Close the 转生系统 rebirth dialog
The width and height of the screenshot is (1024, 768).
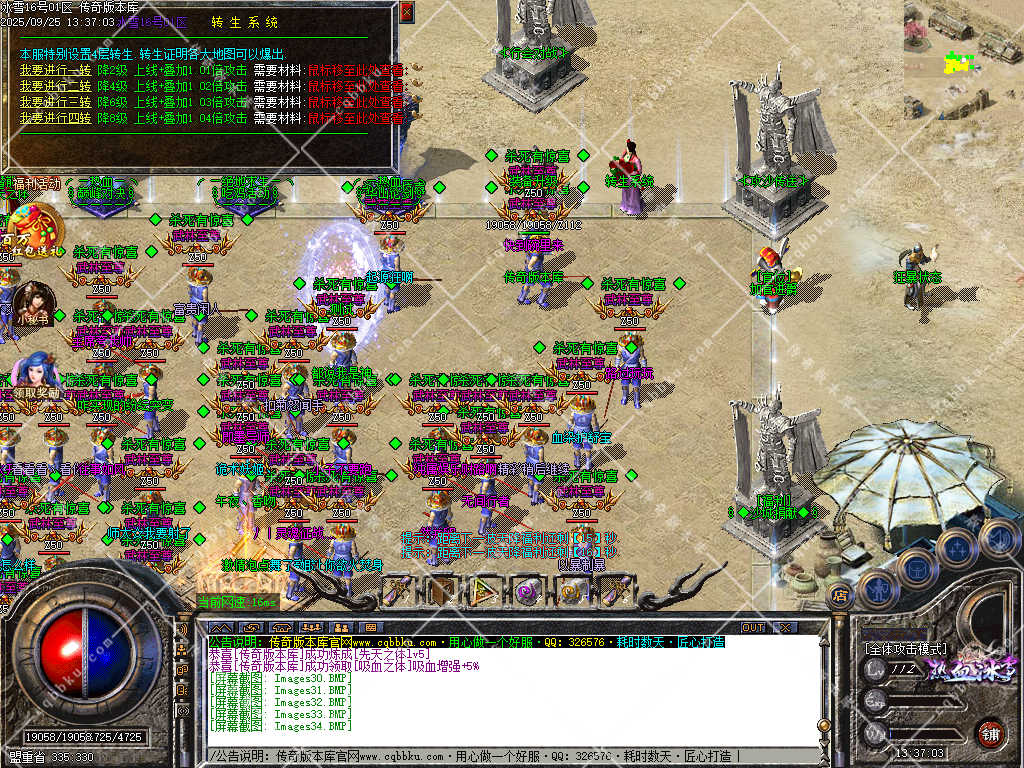coord(406,12)
